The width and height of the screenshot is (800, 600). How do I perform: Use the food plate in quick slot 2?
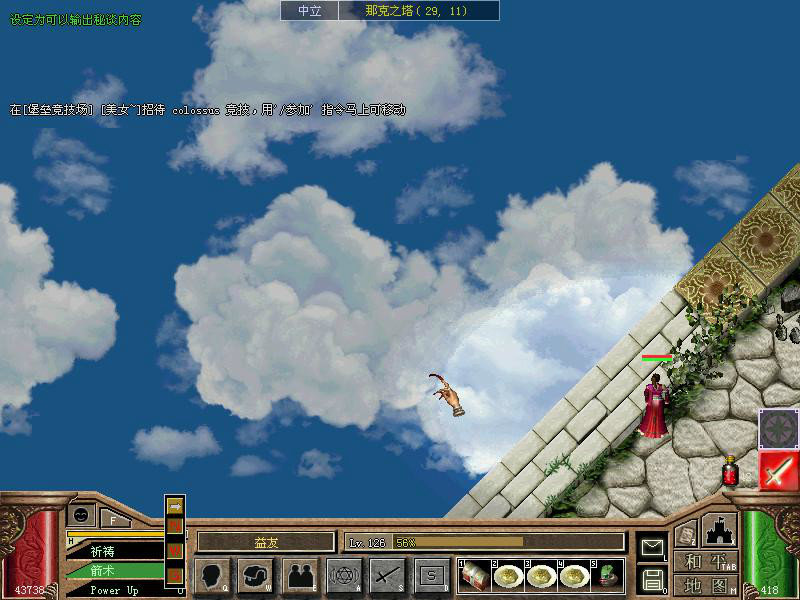509,575
